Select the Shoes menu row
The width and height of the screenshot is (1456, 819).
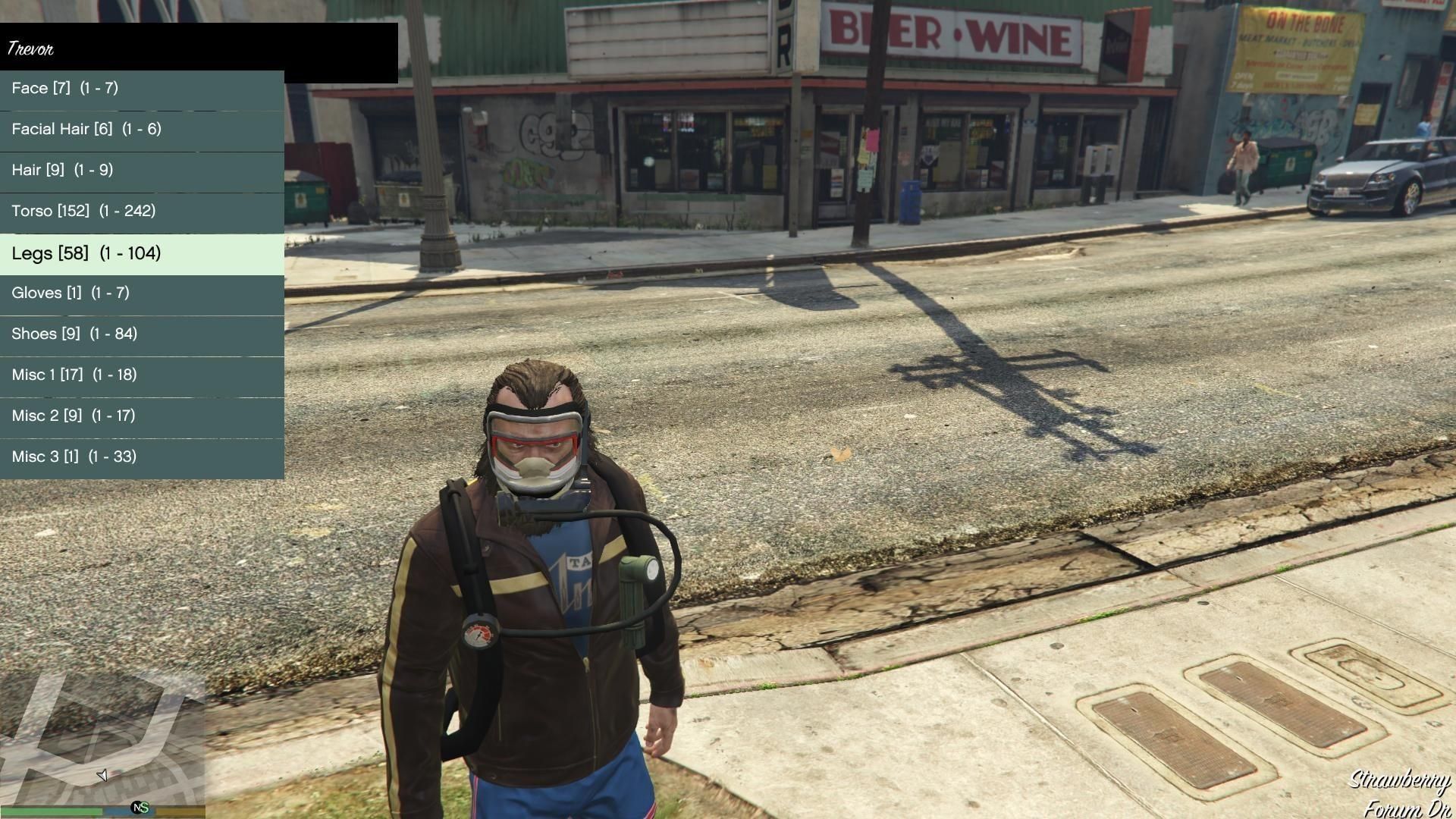pos(142,334)
